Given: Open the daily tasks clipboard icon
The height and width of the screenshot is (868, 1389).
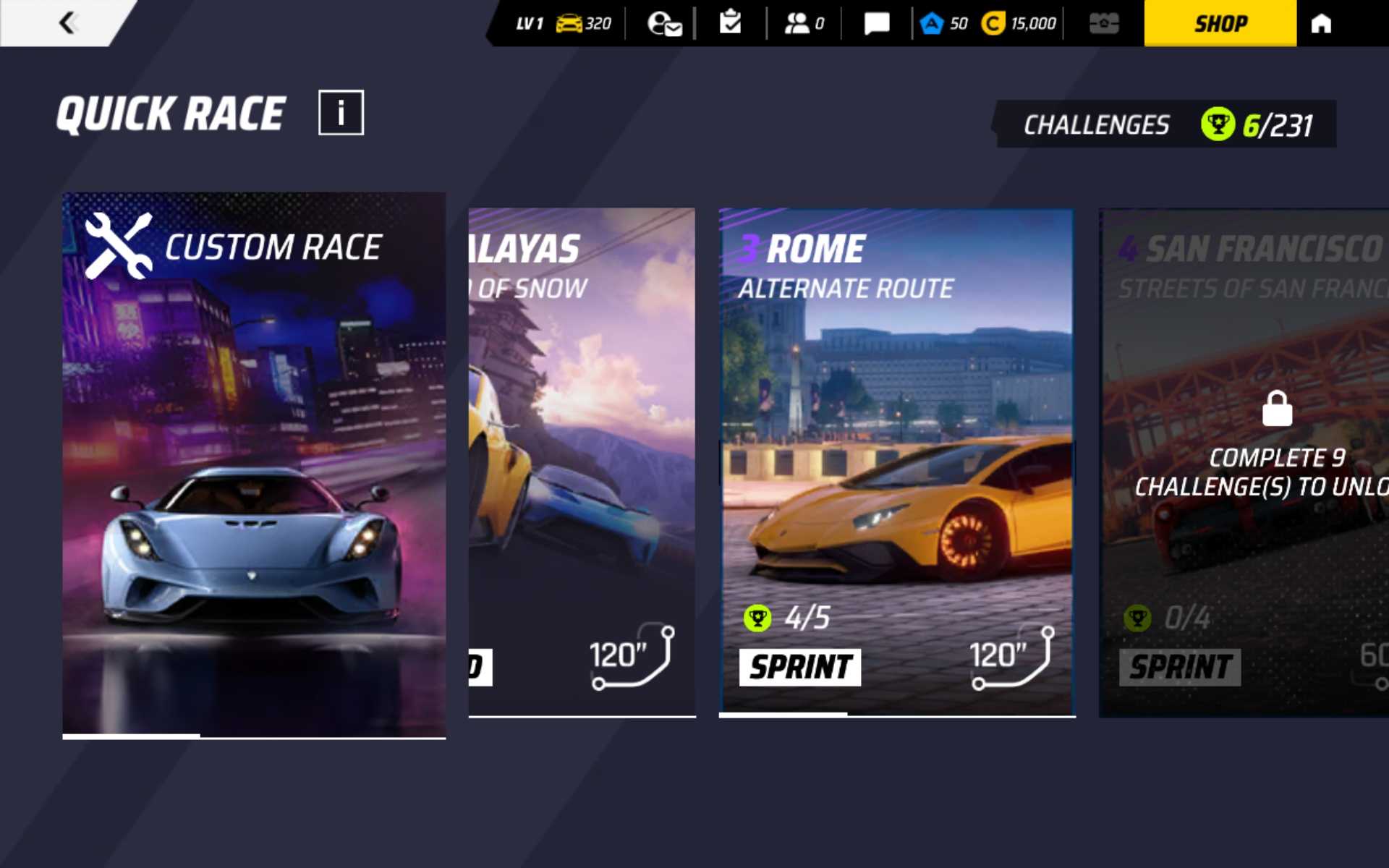Looking at the screenshot, I should 731,23.
